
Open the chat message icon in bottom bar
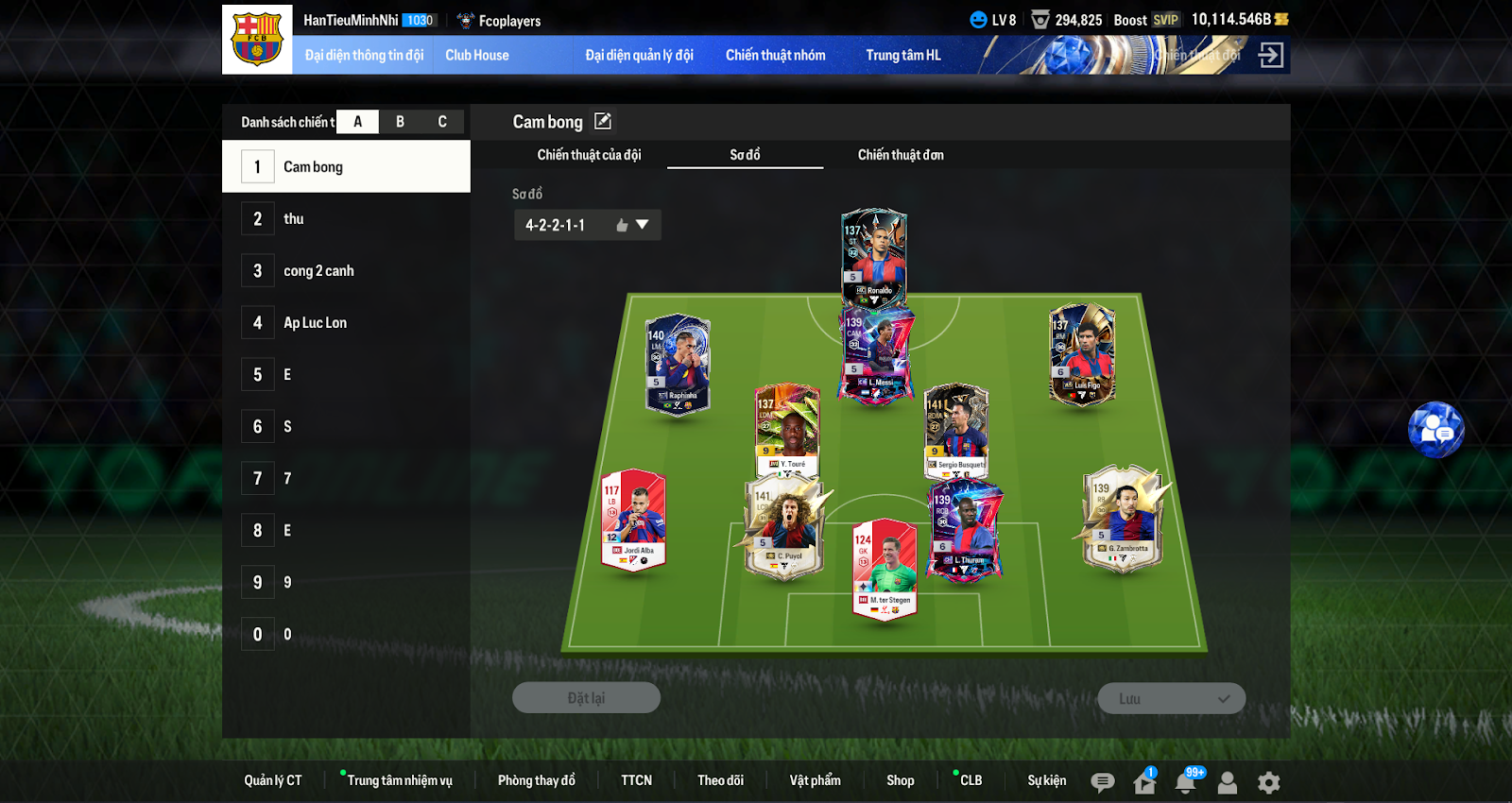tap(1101, 781)
